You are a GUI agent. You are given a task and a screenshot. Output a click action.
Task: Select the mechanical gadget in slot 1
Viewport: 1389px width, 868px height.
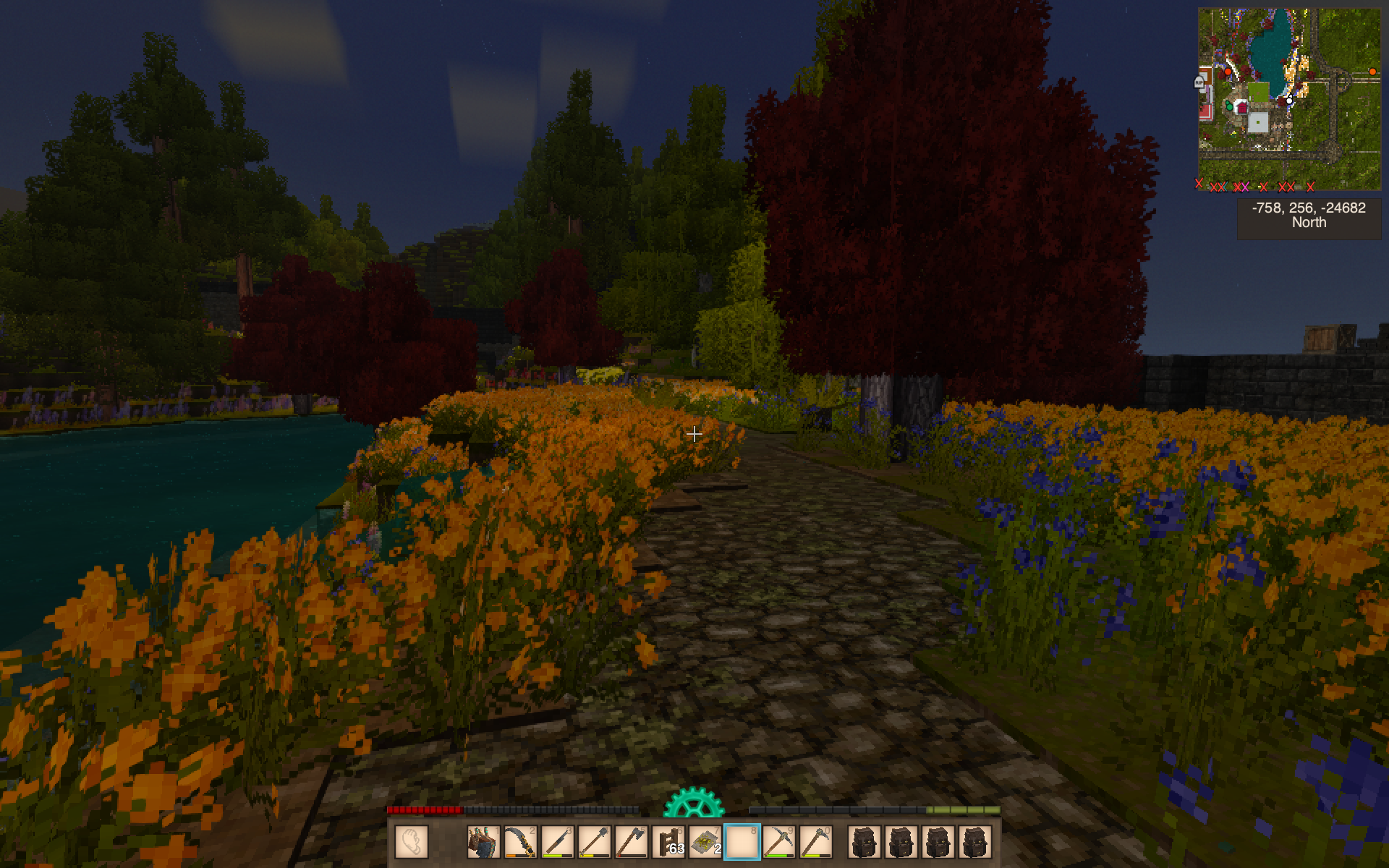click(483, 843)
